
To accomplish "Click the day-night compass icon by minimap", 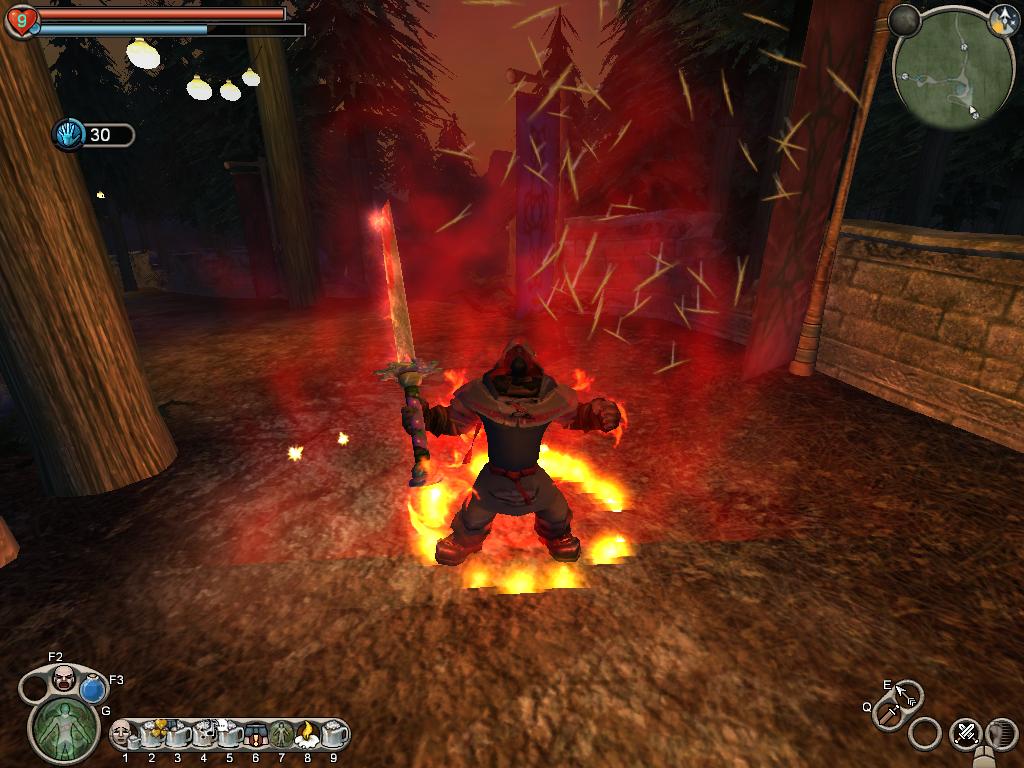I will [x=1003, y=21].
